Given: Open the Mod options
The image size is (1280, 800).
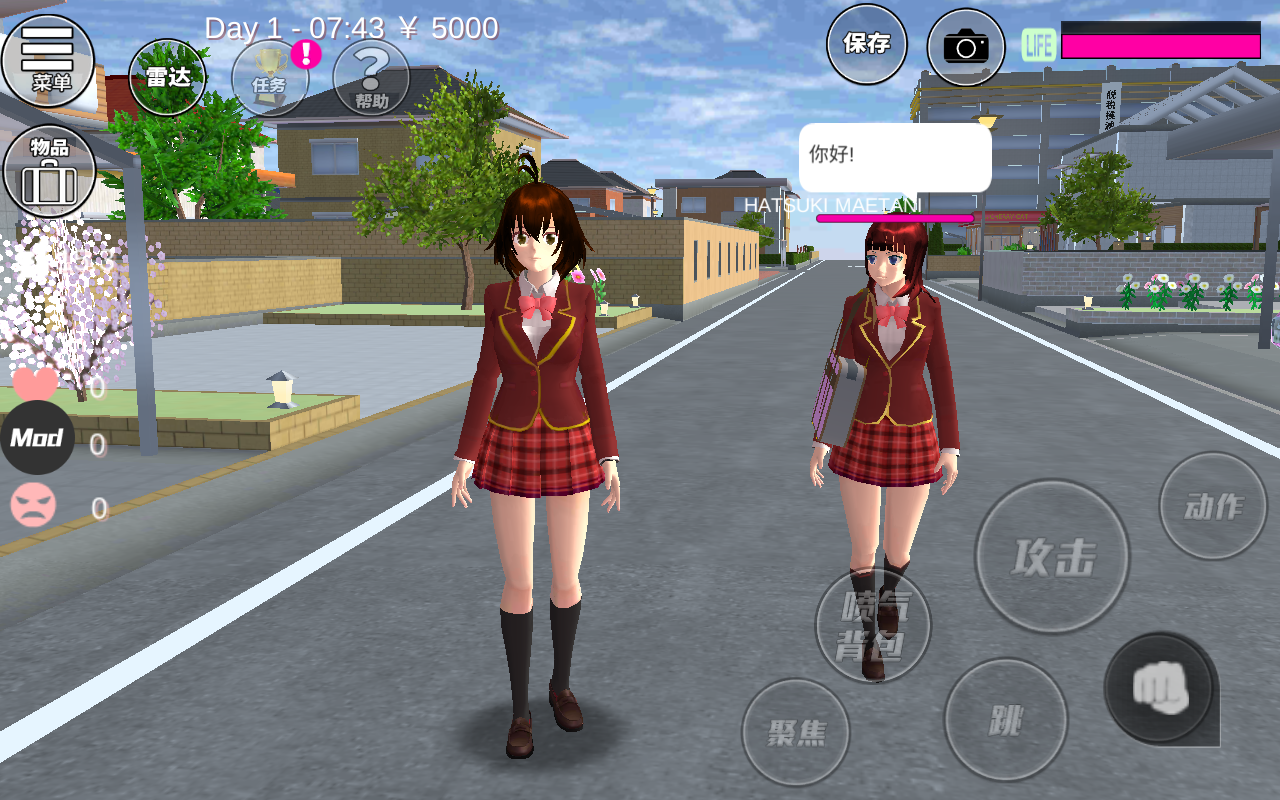Looking at the screenshot, I should (x=37, y=437).
